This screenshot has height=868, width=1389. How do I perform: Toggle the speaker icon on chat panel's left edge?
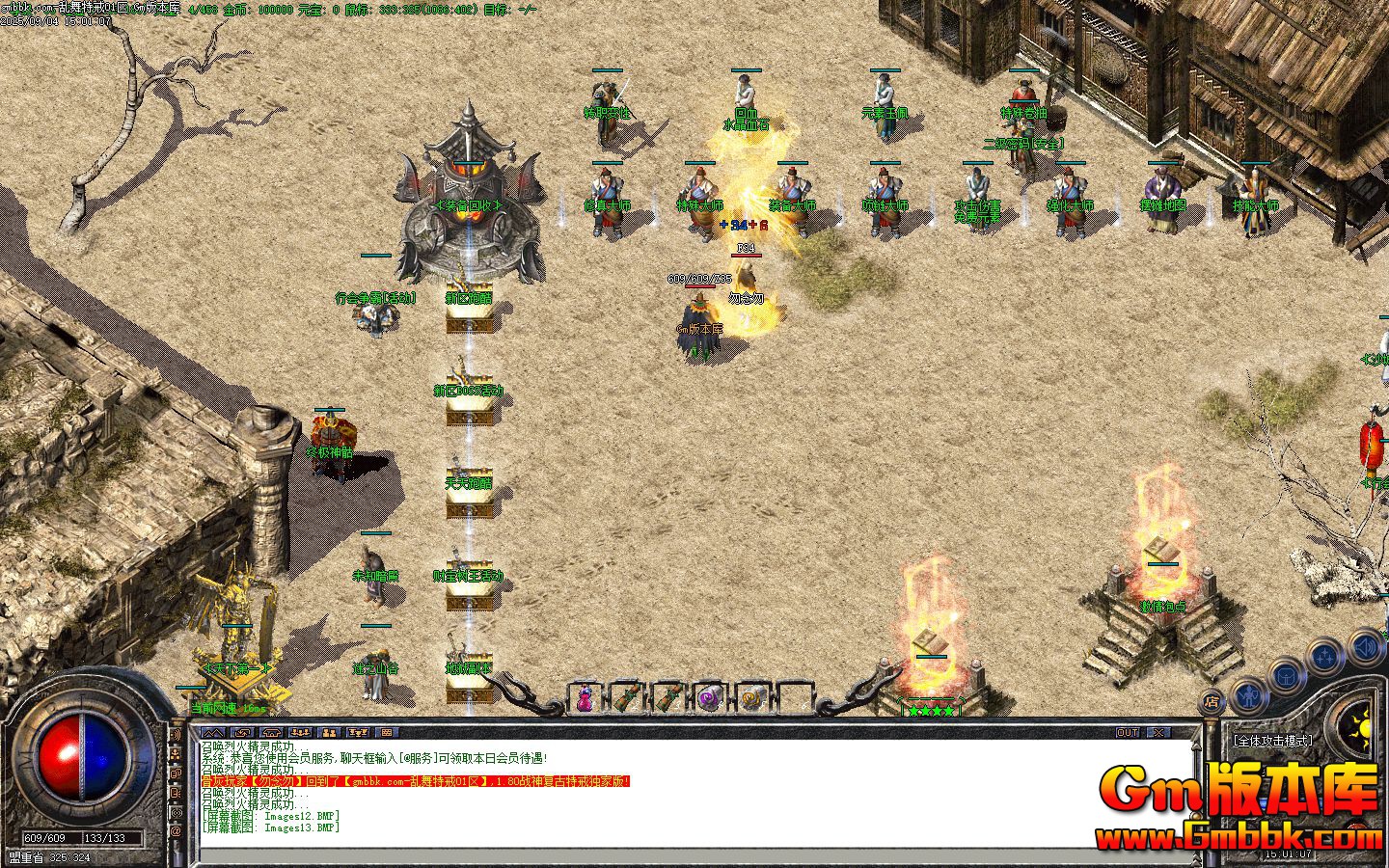pos(176,735)
